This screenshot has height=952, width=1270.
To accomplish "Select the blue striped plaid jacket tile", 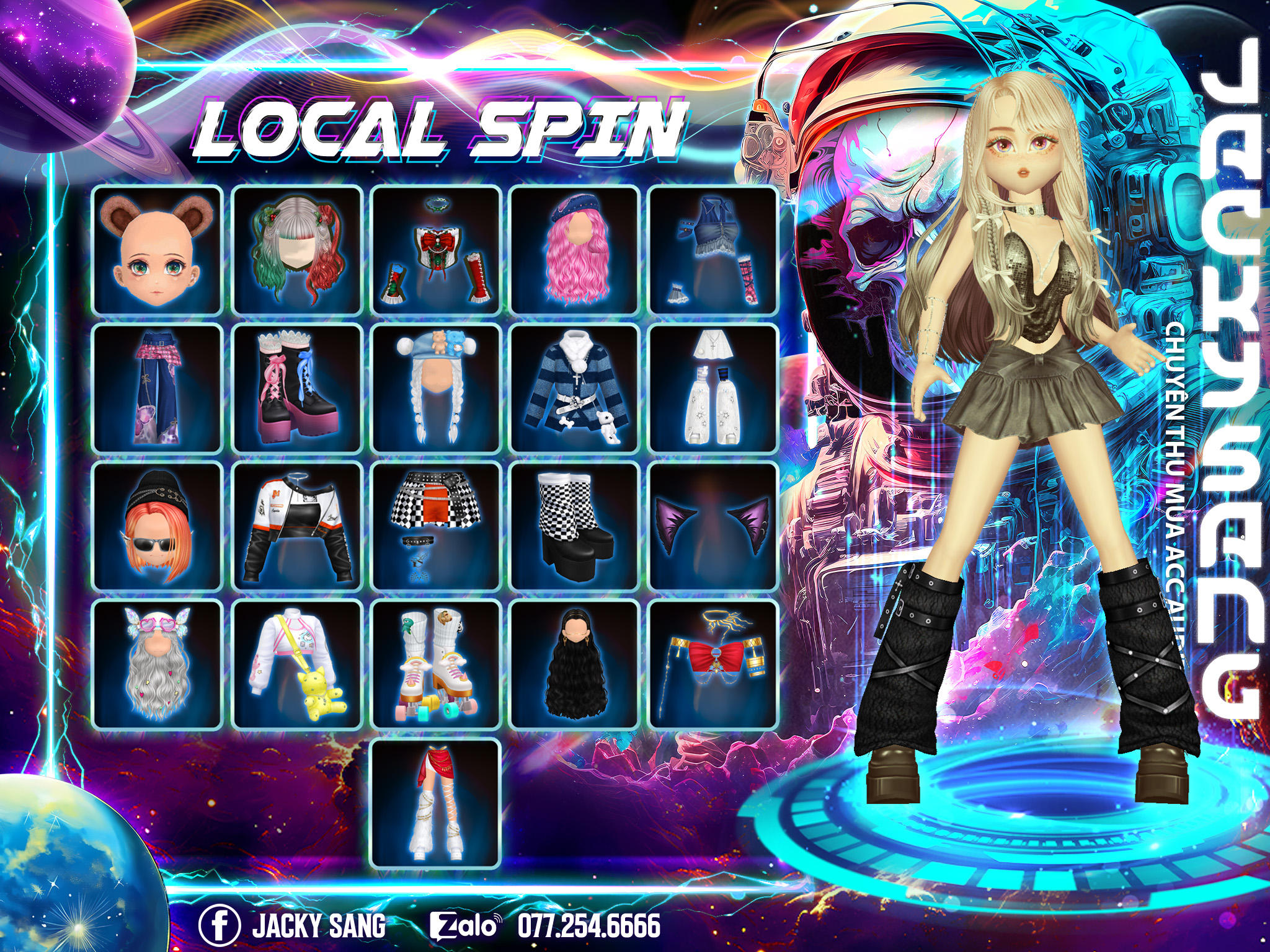I will point(574,389).
